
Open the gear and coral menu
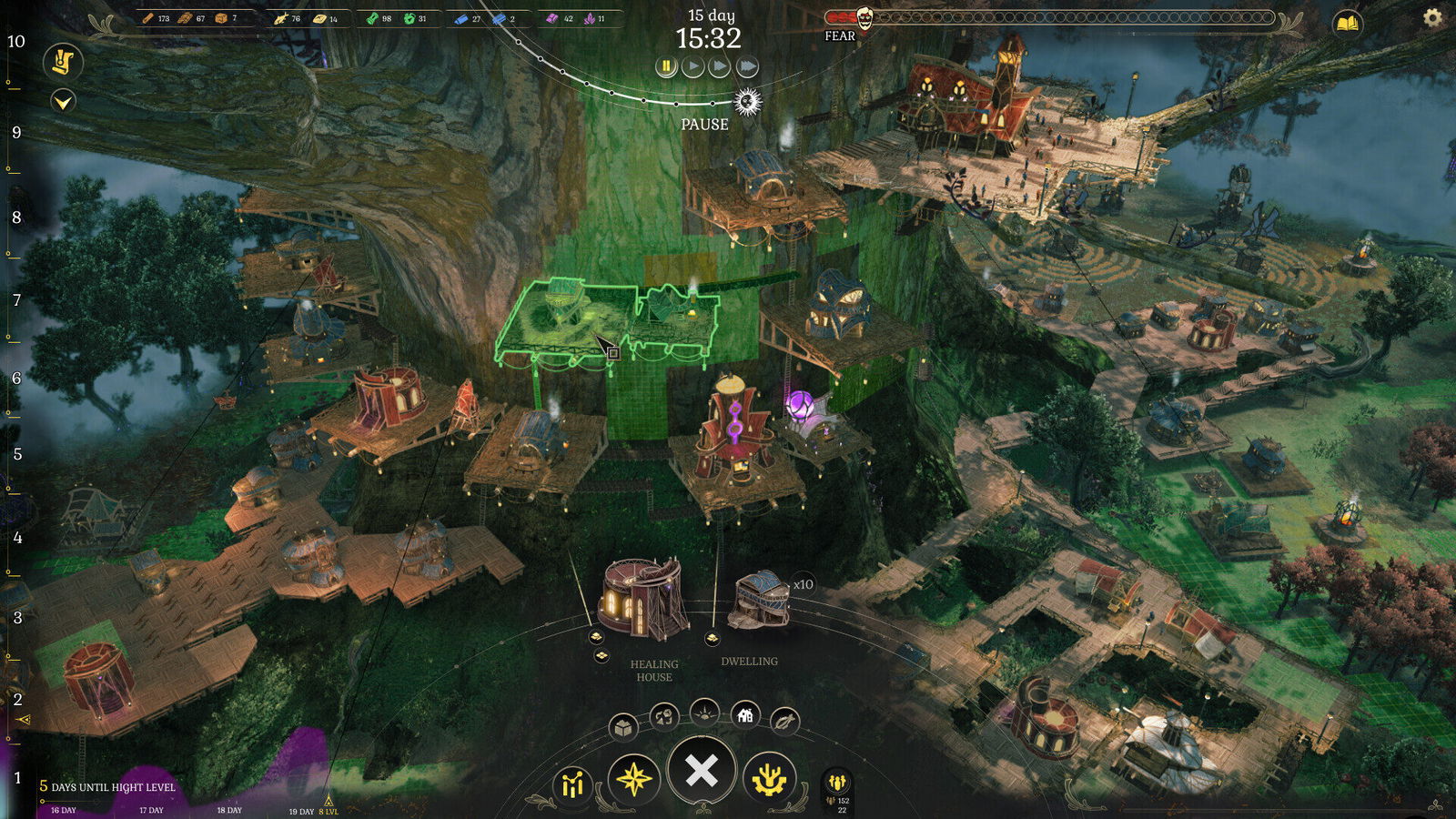pyautogui.click(x=770, y=779)
